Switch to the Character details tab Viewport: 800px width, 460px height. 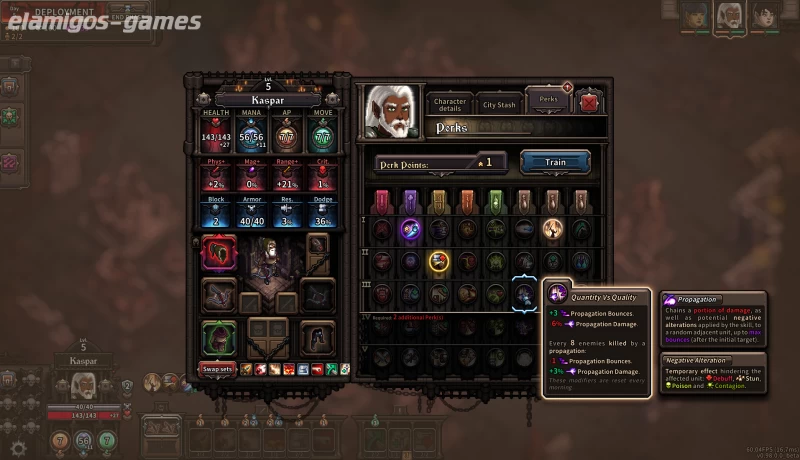[450, 103]
